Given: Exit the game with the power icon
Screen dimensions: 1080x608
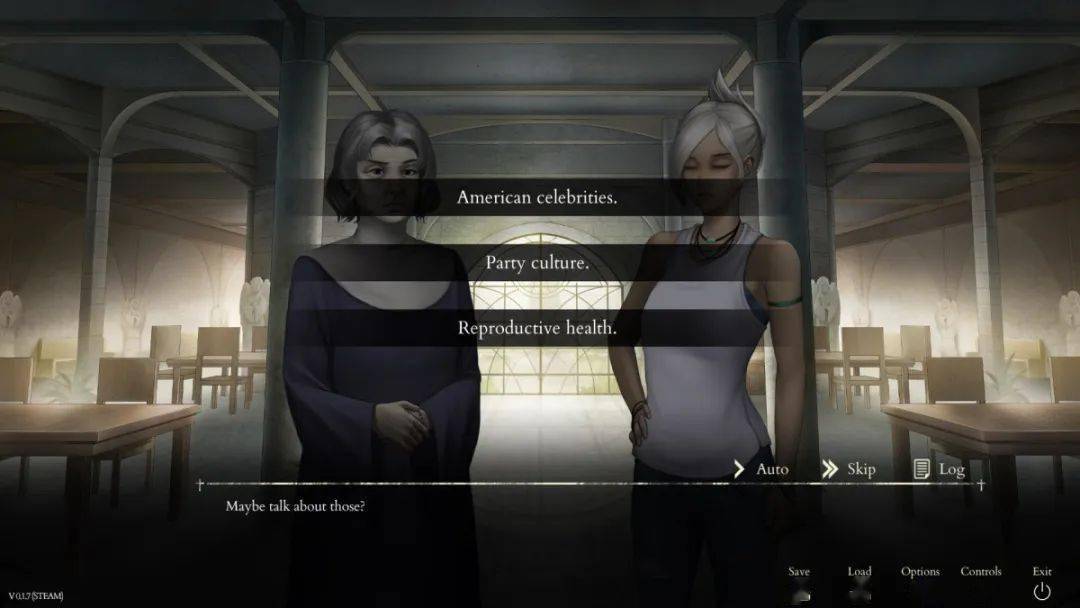Looking at the screenshot, I should pyautogui.click(x=1042, y=589).
